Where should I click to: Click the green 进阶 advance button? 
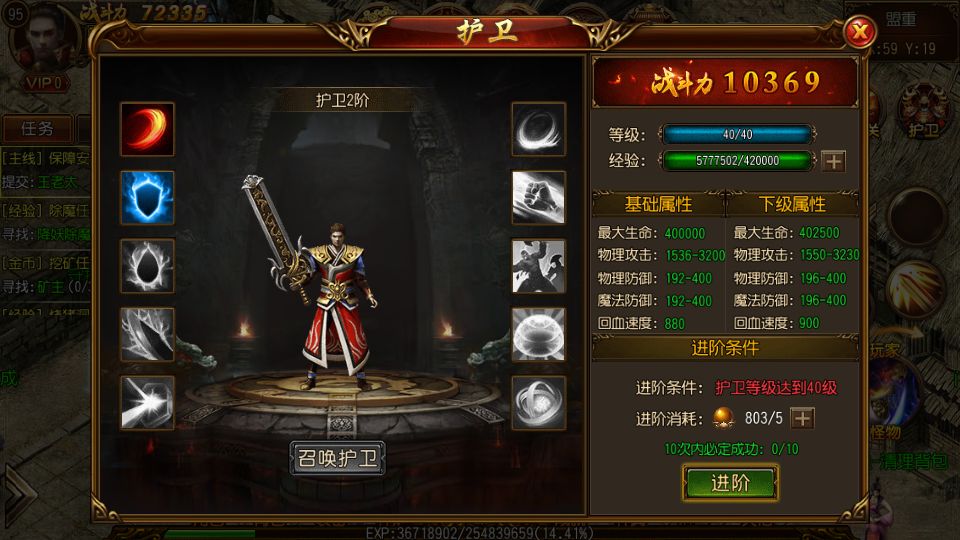click(x=730, y=483)
